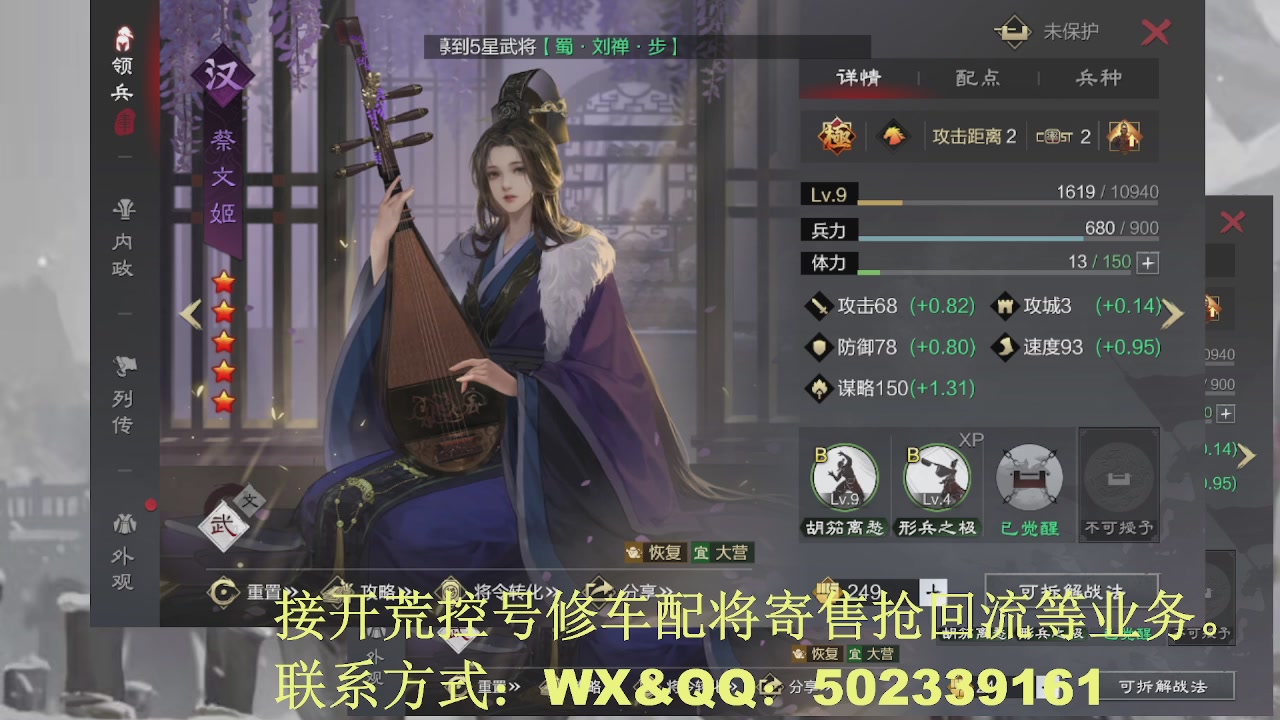Click the 未保护 protection status icon
This screenshot has width=1280, height=720.
(1013, 31)
